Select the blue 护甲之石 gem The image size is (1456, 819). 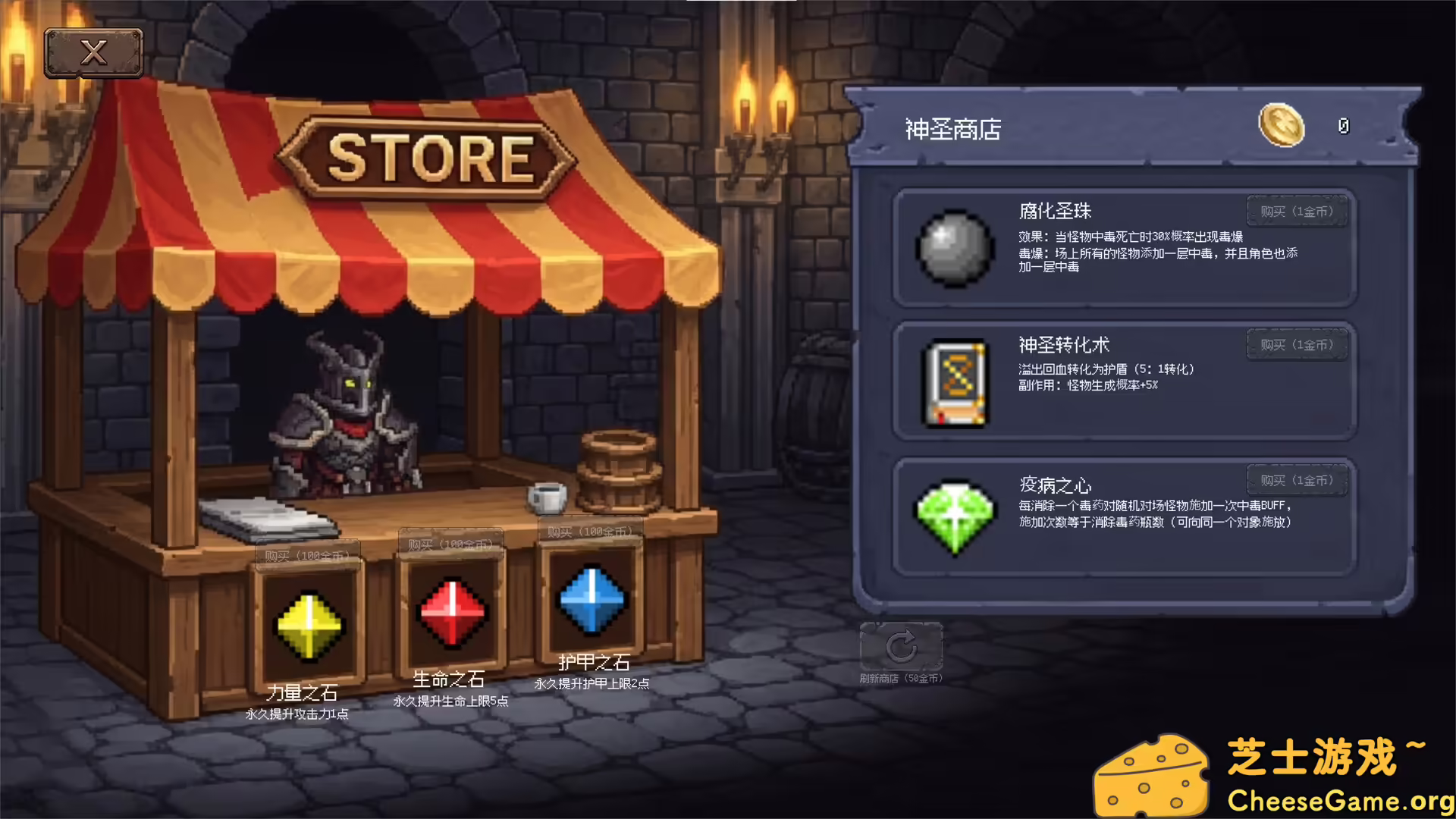(592, 599)
